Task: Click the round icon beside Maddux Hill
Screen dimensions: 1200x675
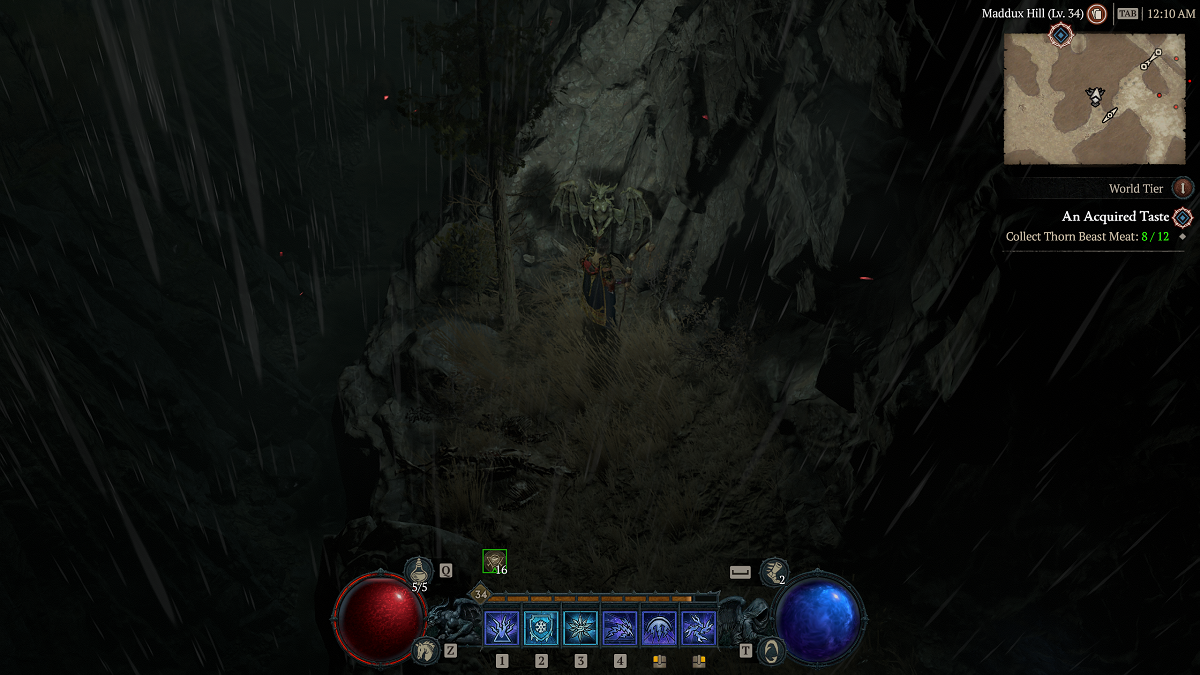Action: pyautogui.click(x=1097, y=14)
